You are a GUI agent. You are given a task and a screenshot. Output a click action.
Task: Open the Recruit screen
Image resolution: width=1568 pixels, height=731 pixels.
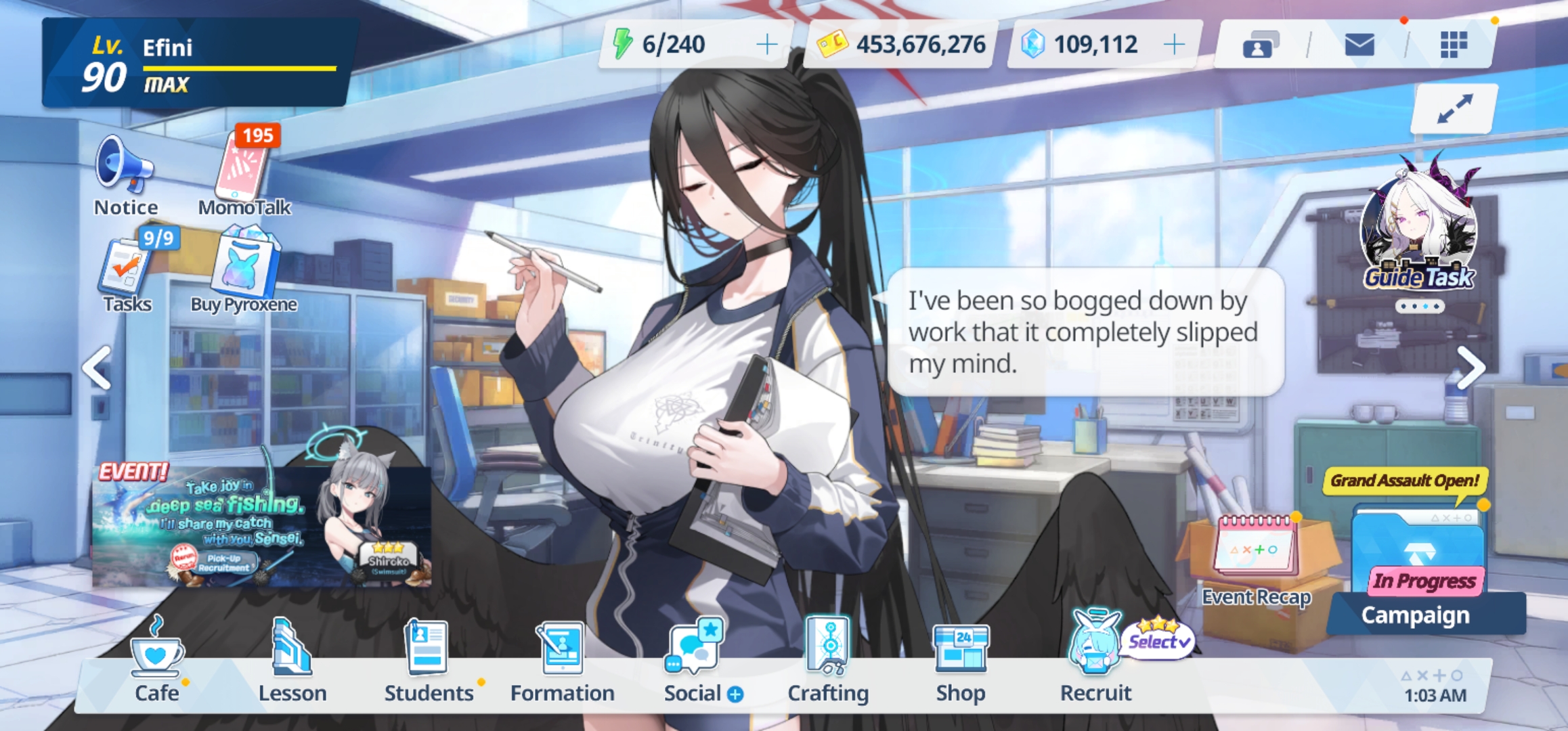click(x=1095, y=660)
